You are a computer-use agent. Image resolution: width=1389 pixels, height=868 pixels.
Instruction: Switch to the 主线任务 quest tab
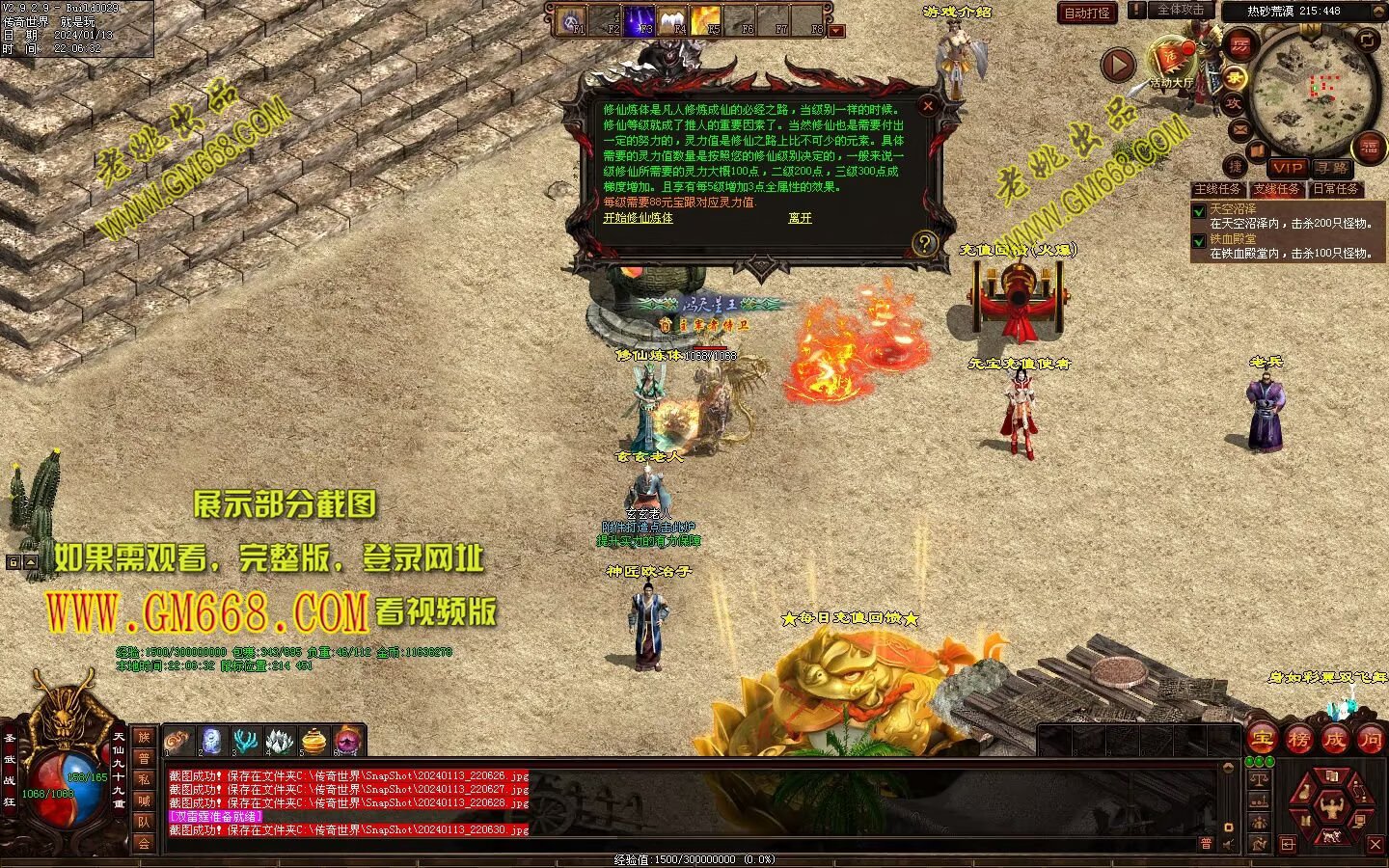[1217, 189]
